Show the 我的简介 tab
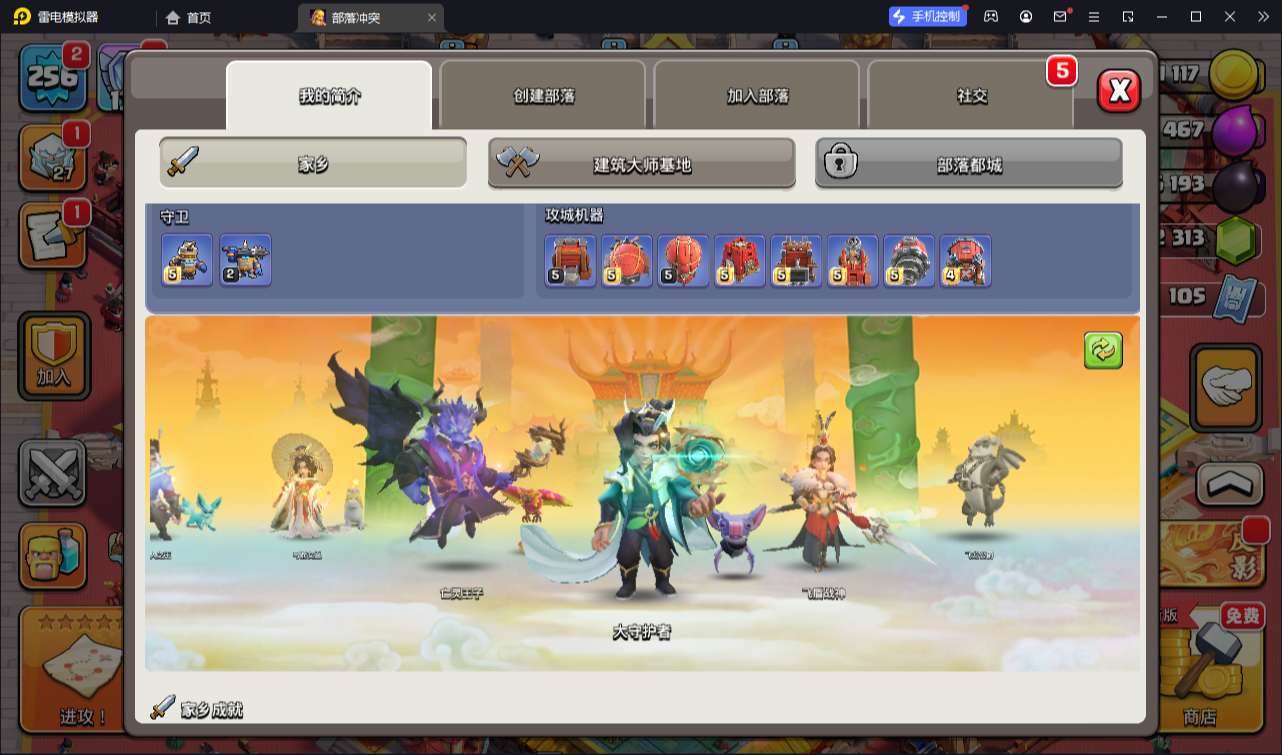Screen dimensions: 1282x755 click(x=329, y=96)
